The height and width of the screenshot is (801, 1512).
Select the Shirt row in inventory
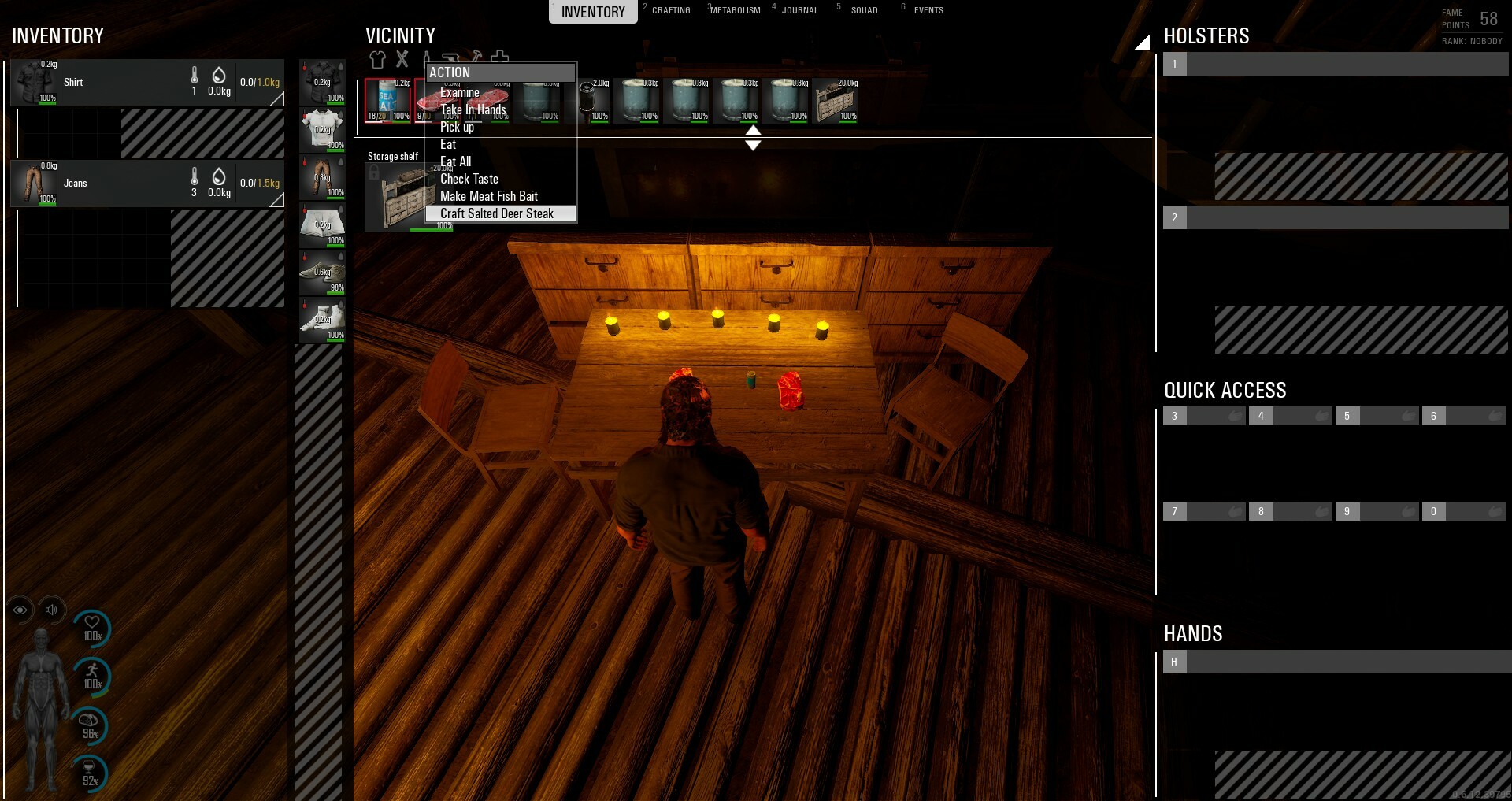tap(147, 83)
